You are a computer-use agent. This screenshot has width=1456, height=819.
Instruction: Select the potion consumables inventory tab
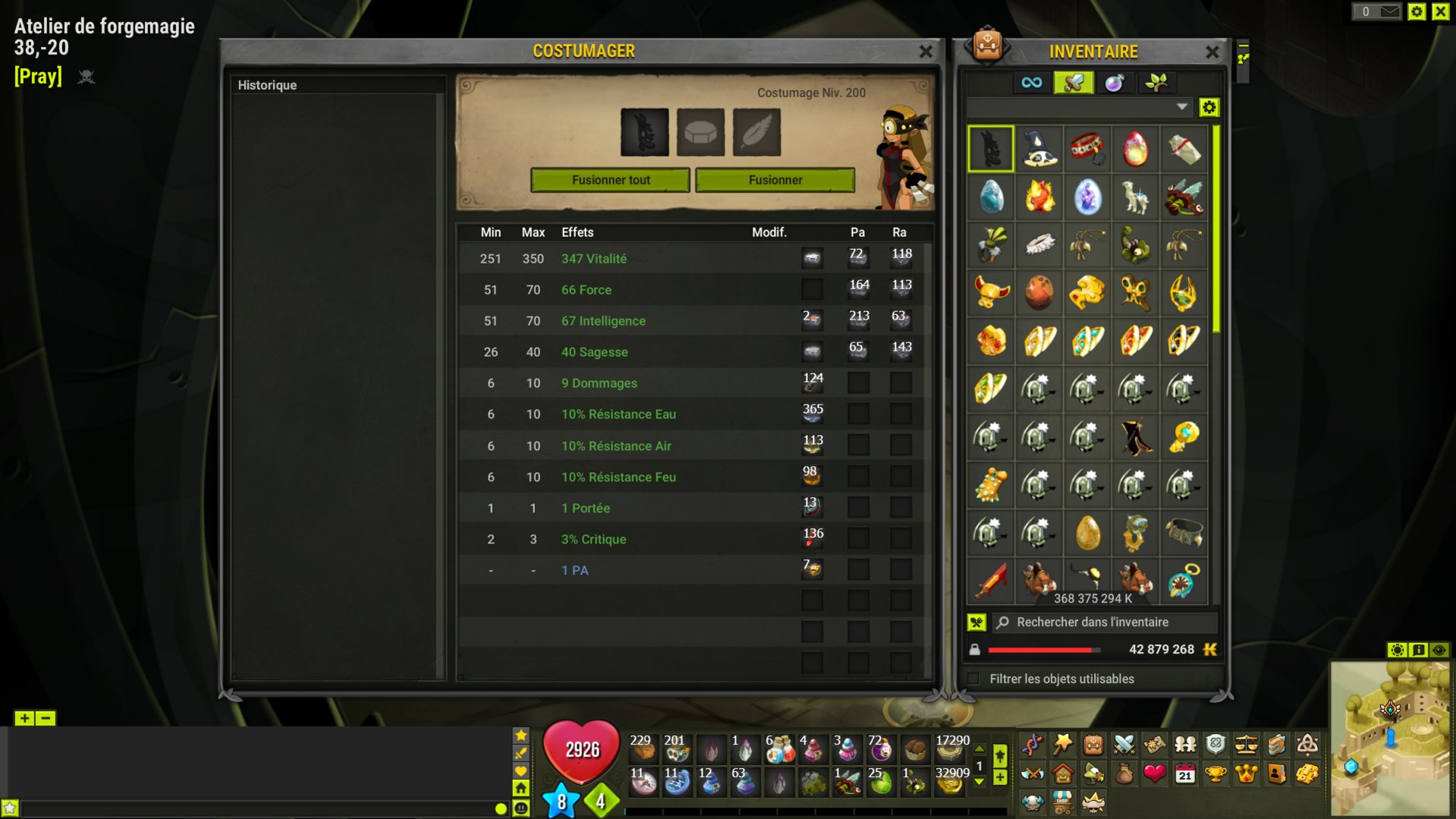coord(1114,83)
